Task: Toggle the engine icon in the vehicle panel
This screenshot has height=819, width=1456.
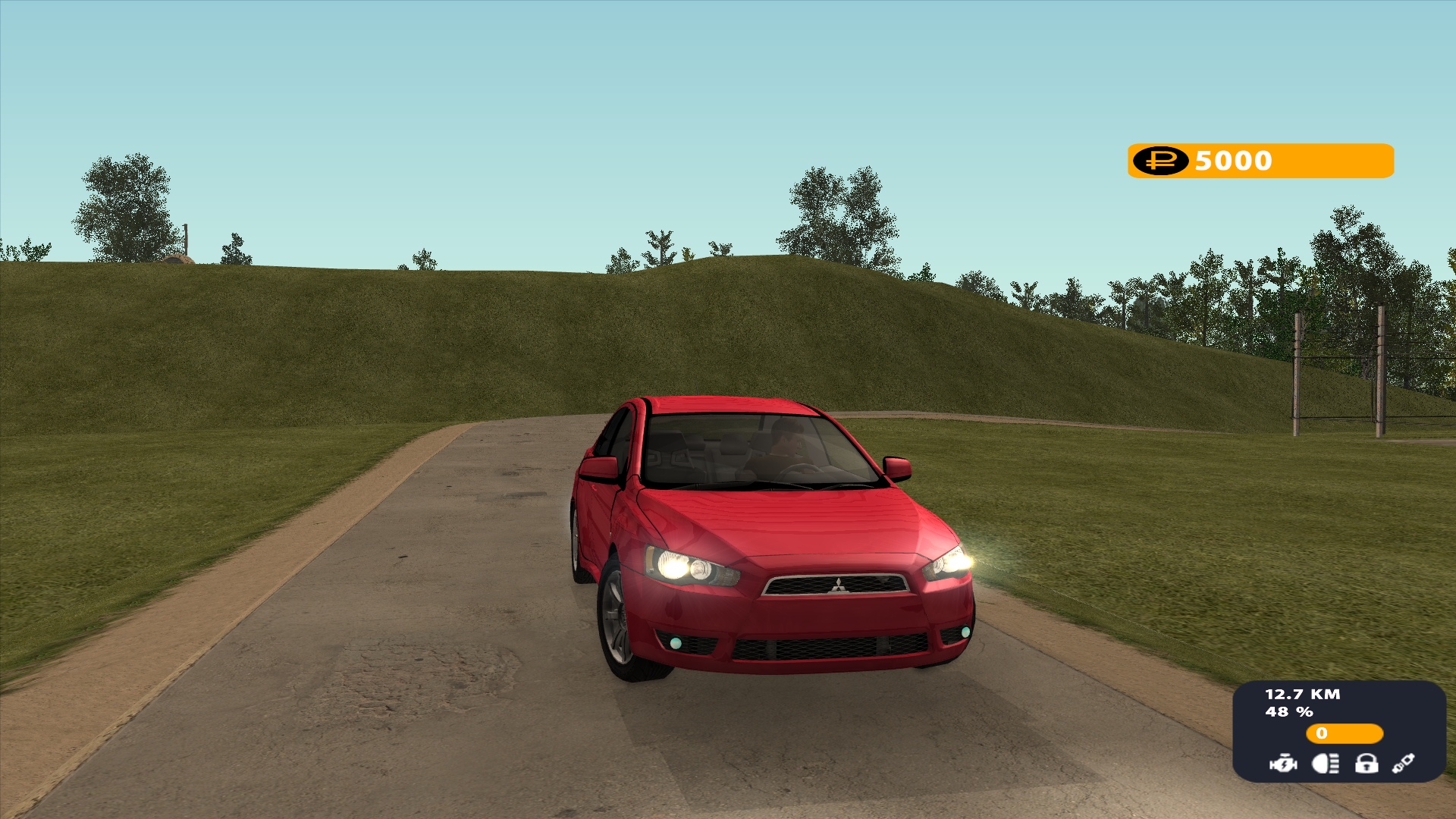Action: [x=1283, y=763]
